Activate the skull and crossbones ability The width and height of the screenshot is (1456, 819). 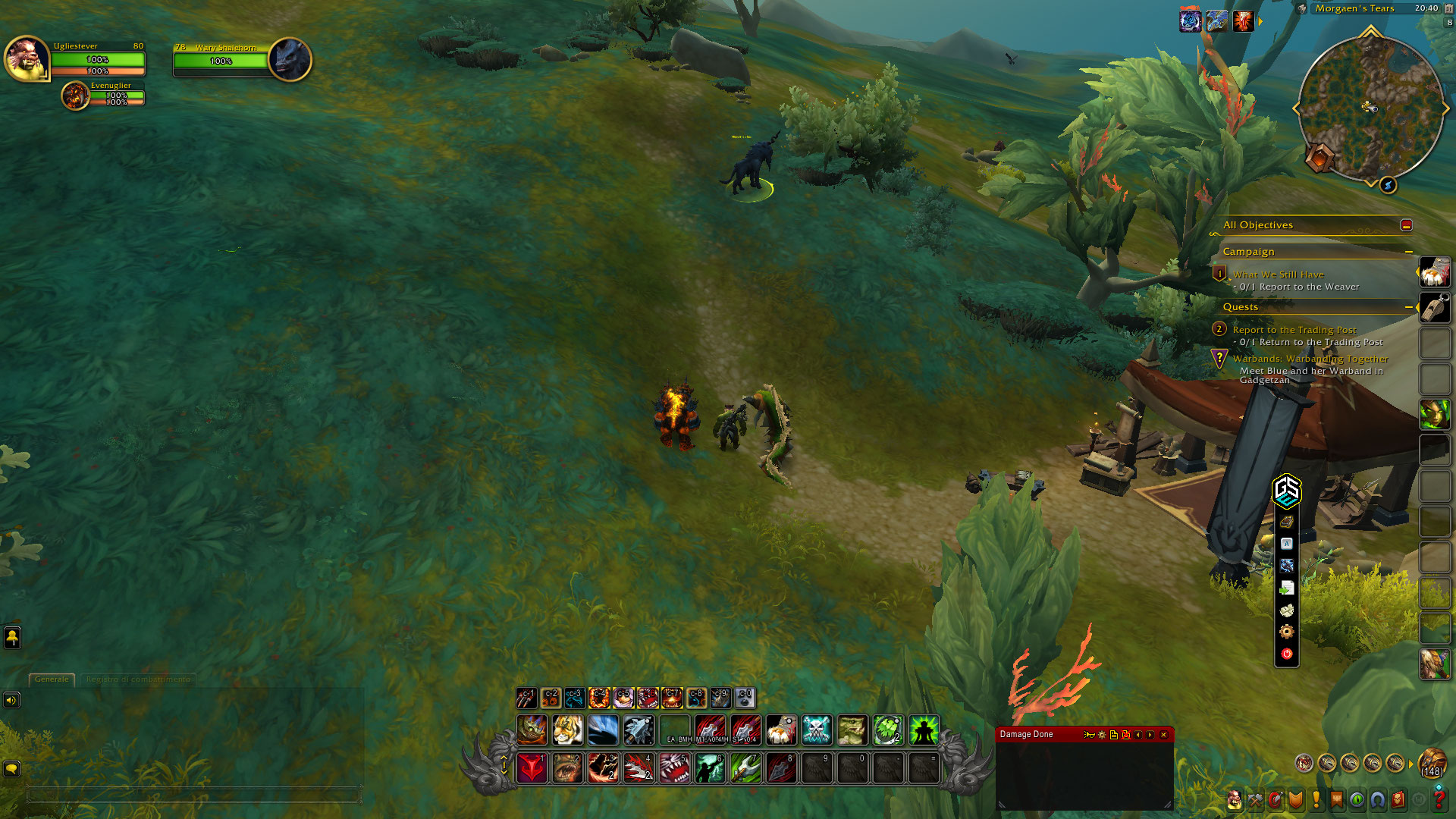point(817,730)
